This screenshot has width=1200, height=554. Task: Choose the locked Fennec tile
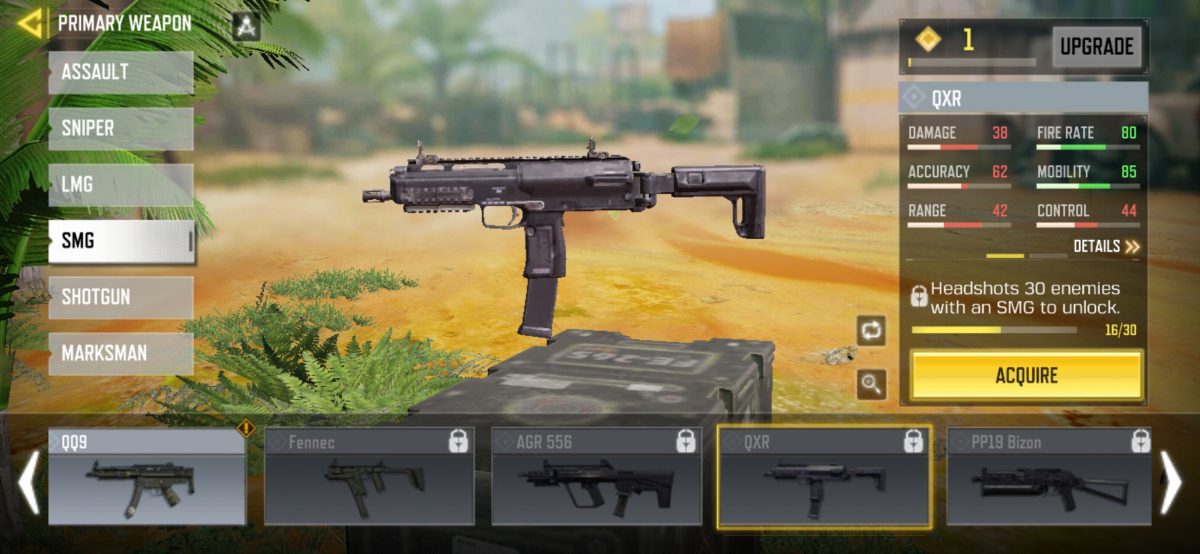[x=369, y=476]
